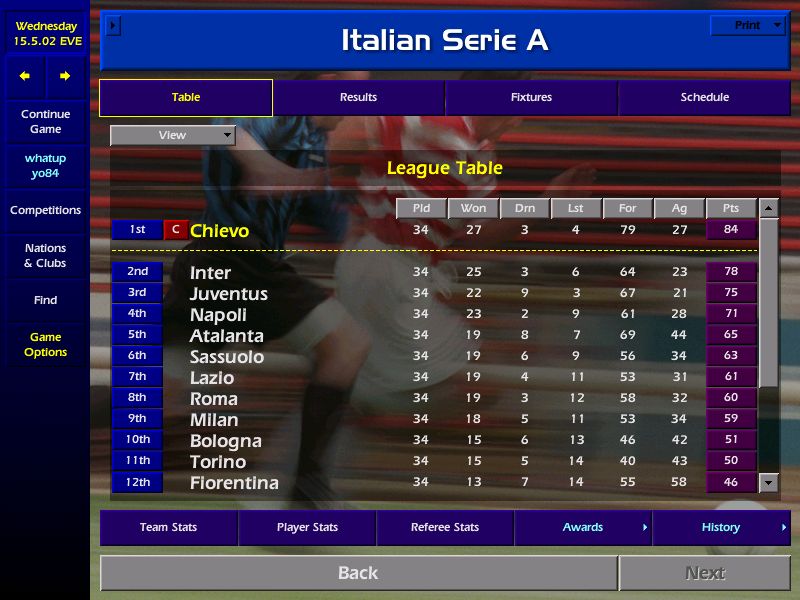Open the Awards submenu

[x=583, y=527]
